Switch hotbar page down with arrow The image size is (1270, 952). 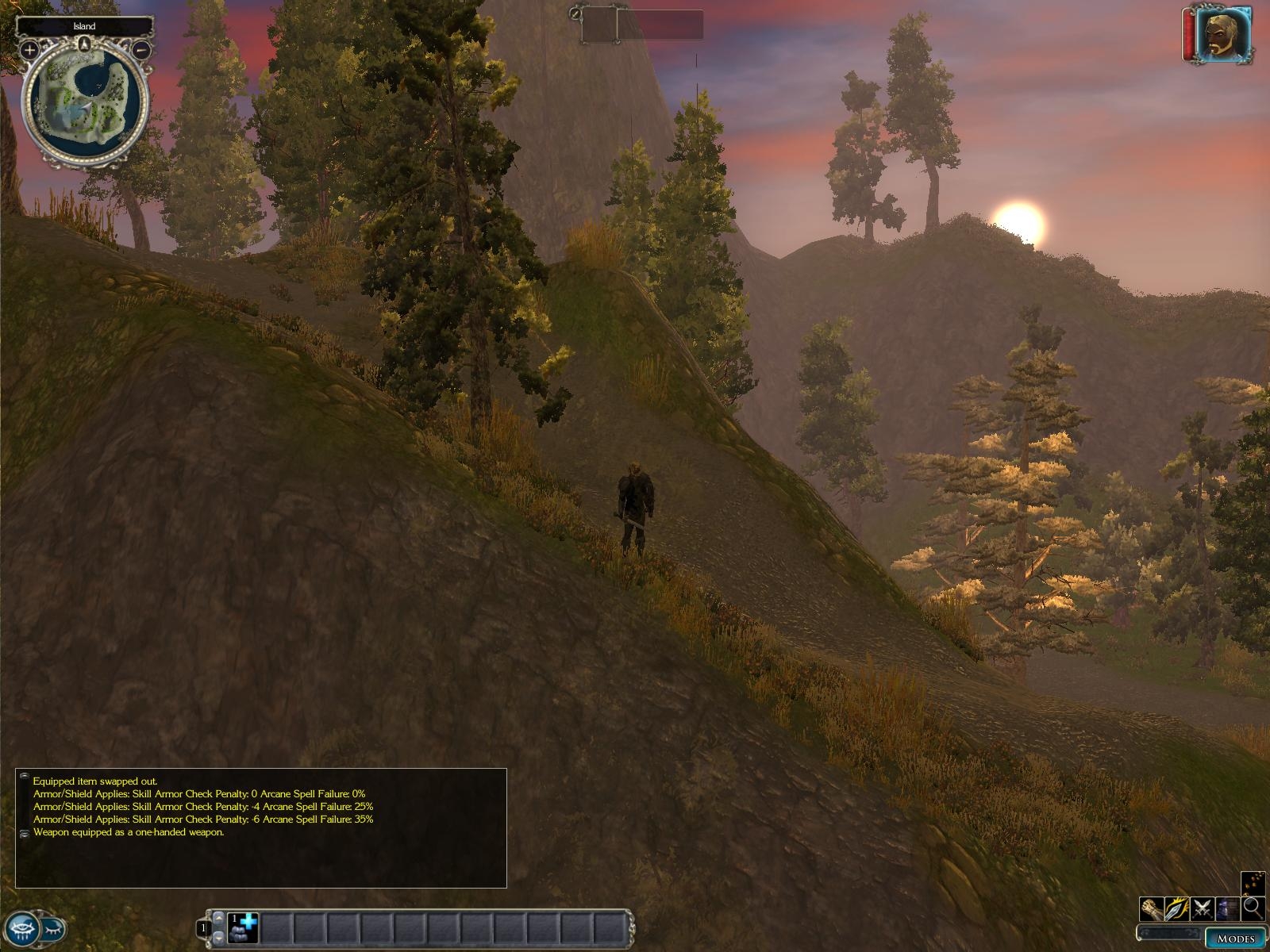pos(220,937)
